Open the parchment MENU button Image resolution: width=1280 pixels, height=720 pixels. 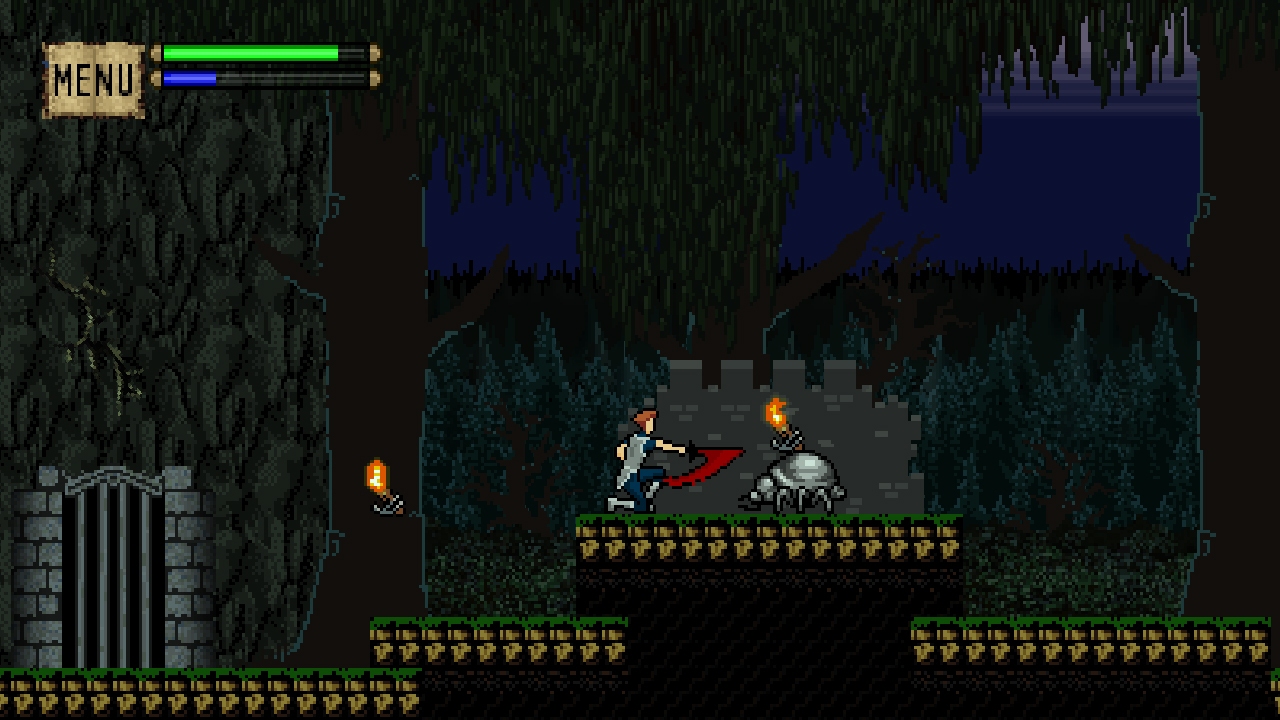coord(94,80)
